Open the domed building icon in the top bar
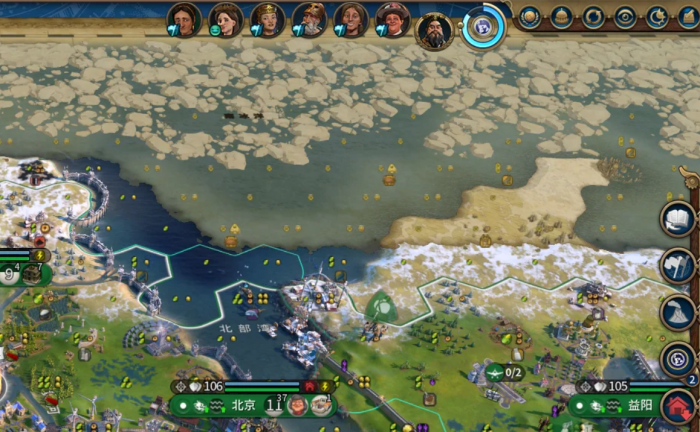700x432 pixels. pyautogui.click(x=561, y=17)
